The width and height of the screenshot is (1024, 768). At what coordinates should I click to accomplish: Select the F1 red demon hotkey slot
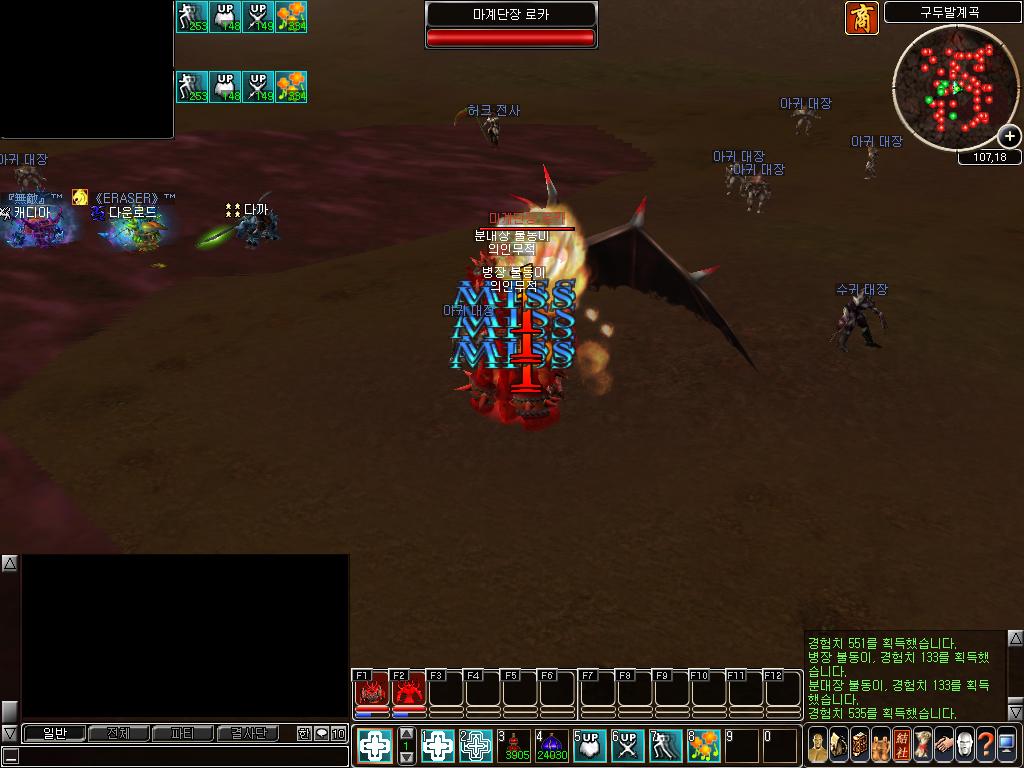[x=371, y=690]
